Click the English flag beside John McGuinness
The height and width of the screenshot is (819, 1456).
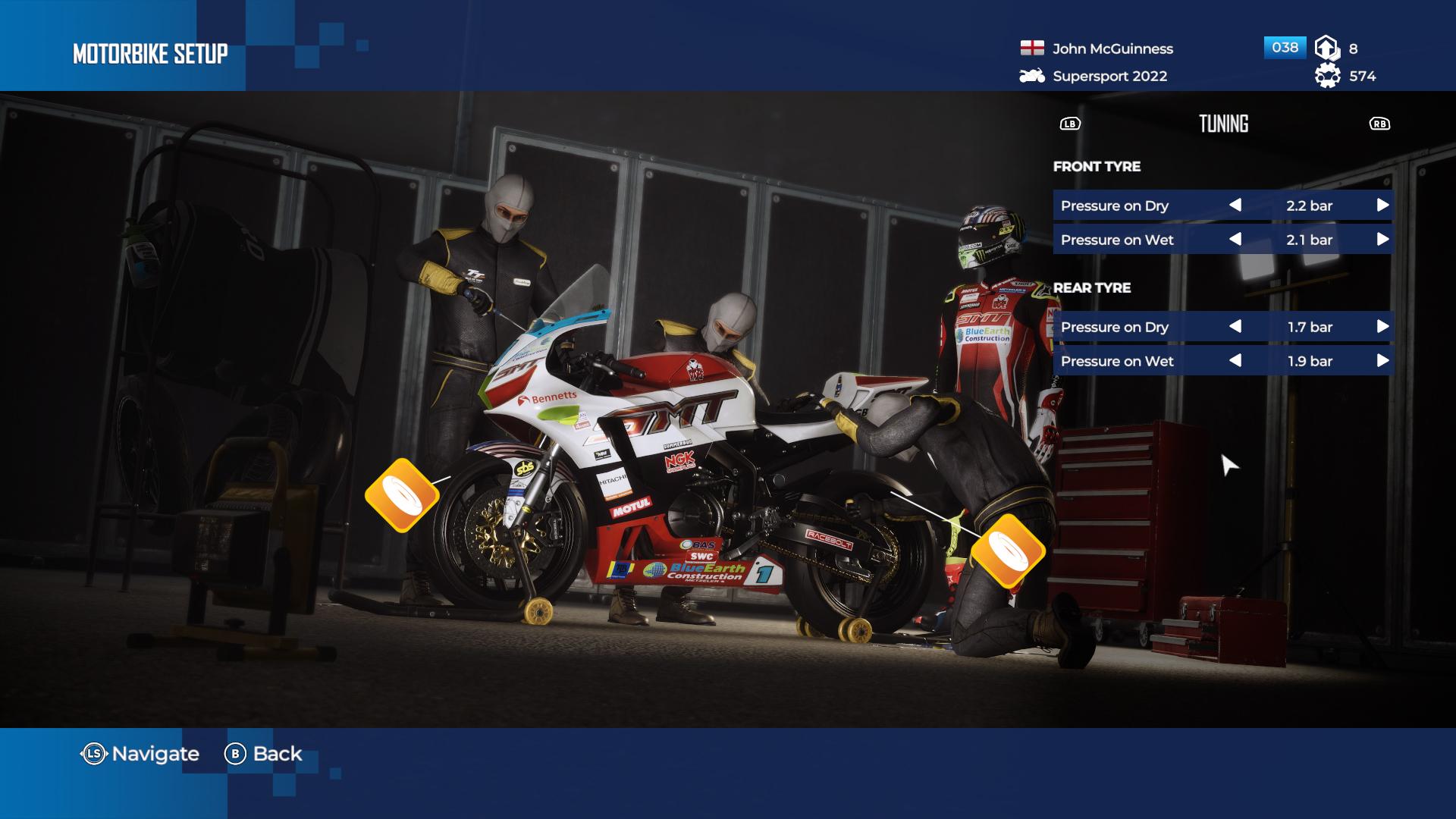point(1034,48)
